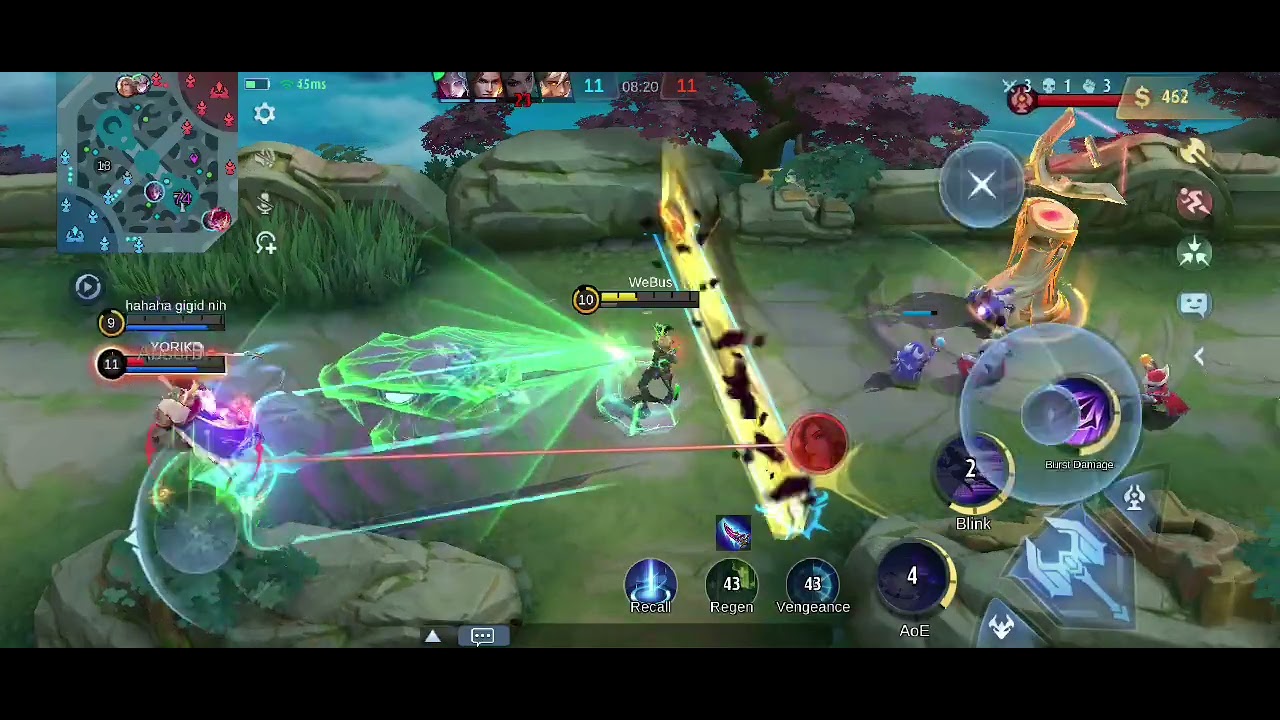Open the quick chat smiley bubble
Image resolution: width=1280 pixels, height=720 pixels.
coord(1195,304)
